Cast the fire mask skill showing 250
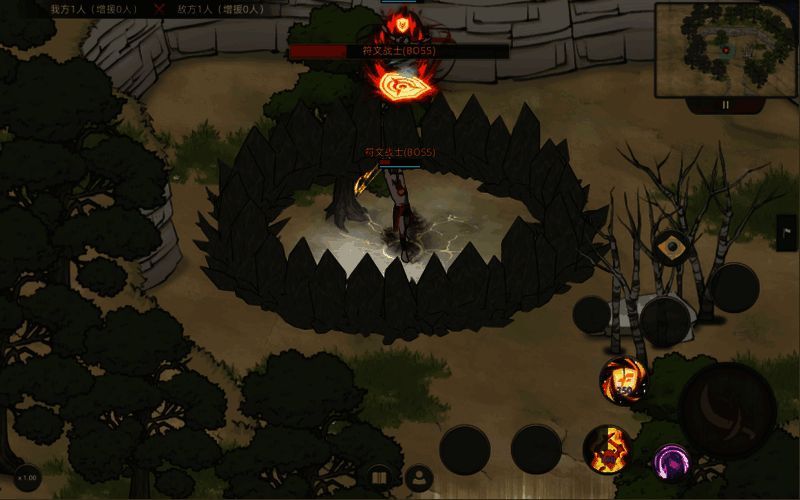Image resolution: width=800 pixels, height=500 pixels. [623, 380]
